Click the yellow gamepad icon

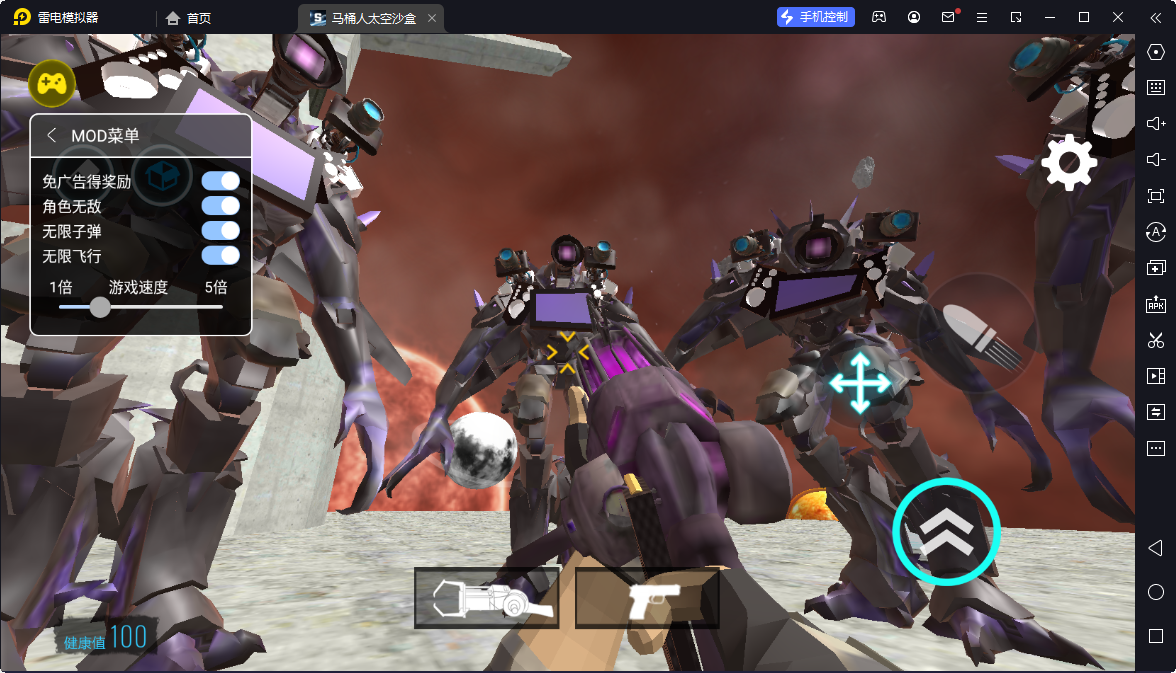52,83
